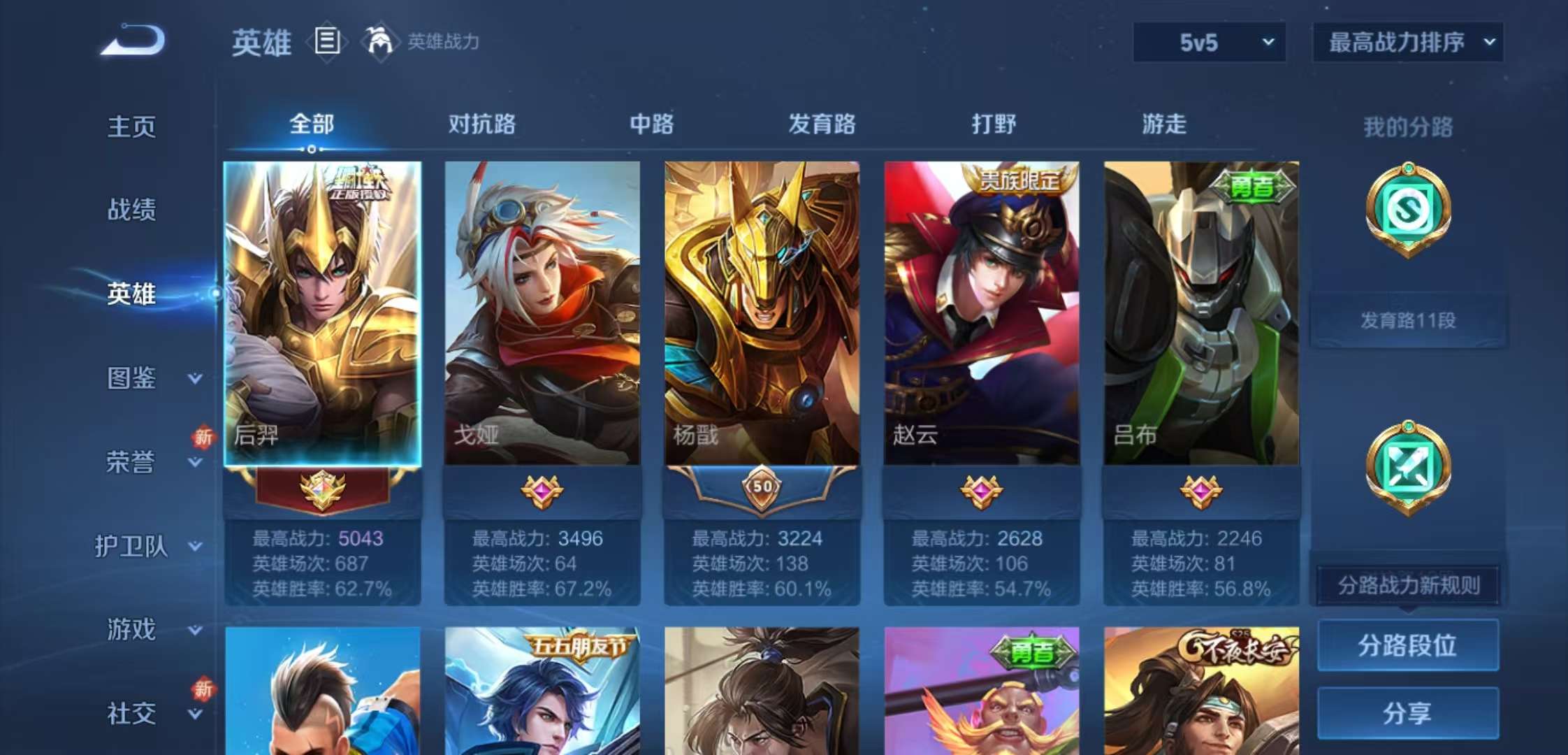
Task: Select 战绩 in the left sidebar
Action: point(131,210)
